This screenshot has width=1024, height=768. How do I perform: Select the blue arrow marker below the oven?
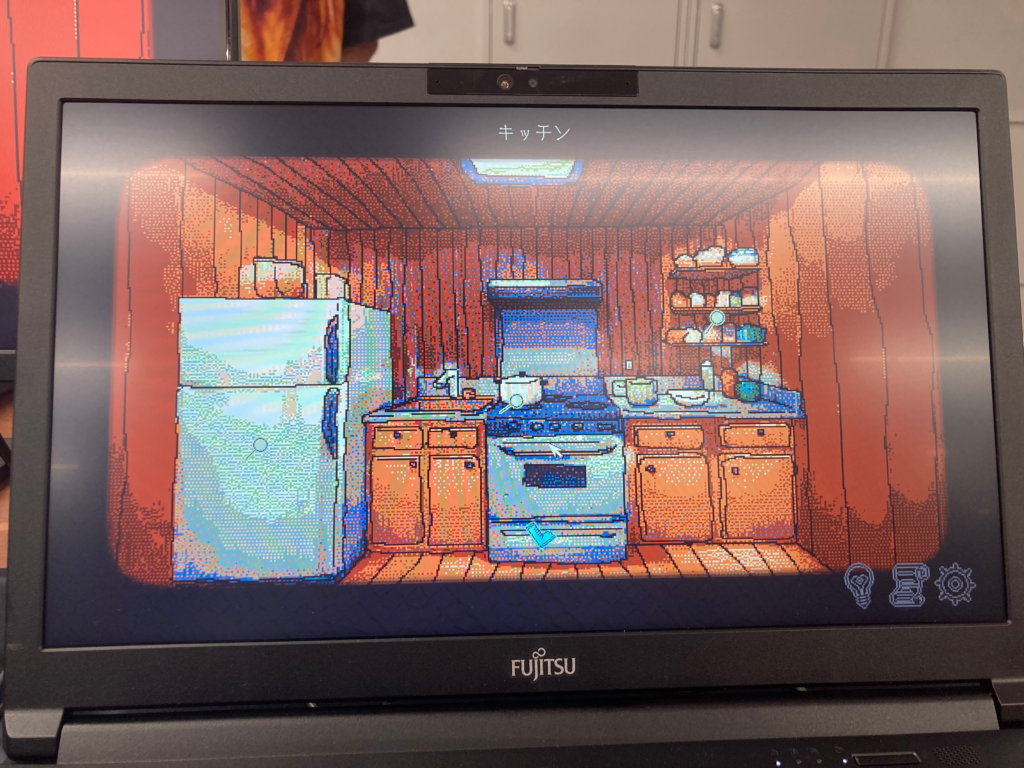(540, 534)
